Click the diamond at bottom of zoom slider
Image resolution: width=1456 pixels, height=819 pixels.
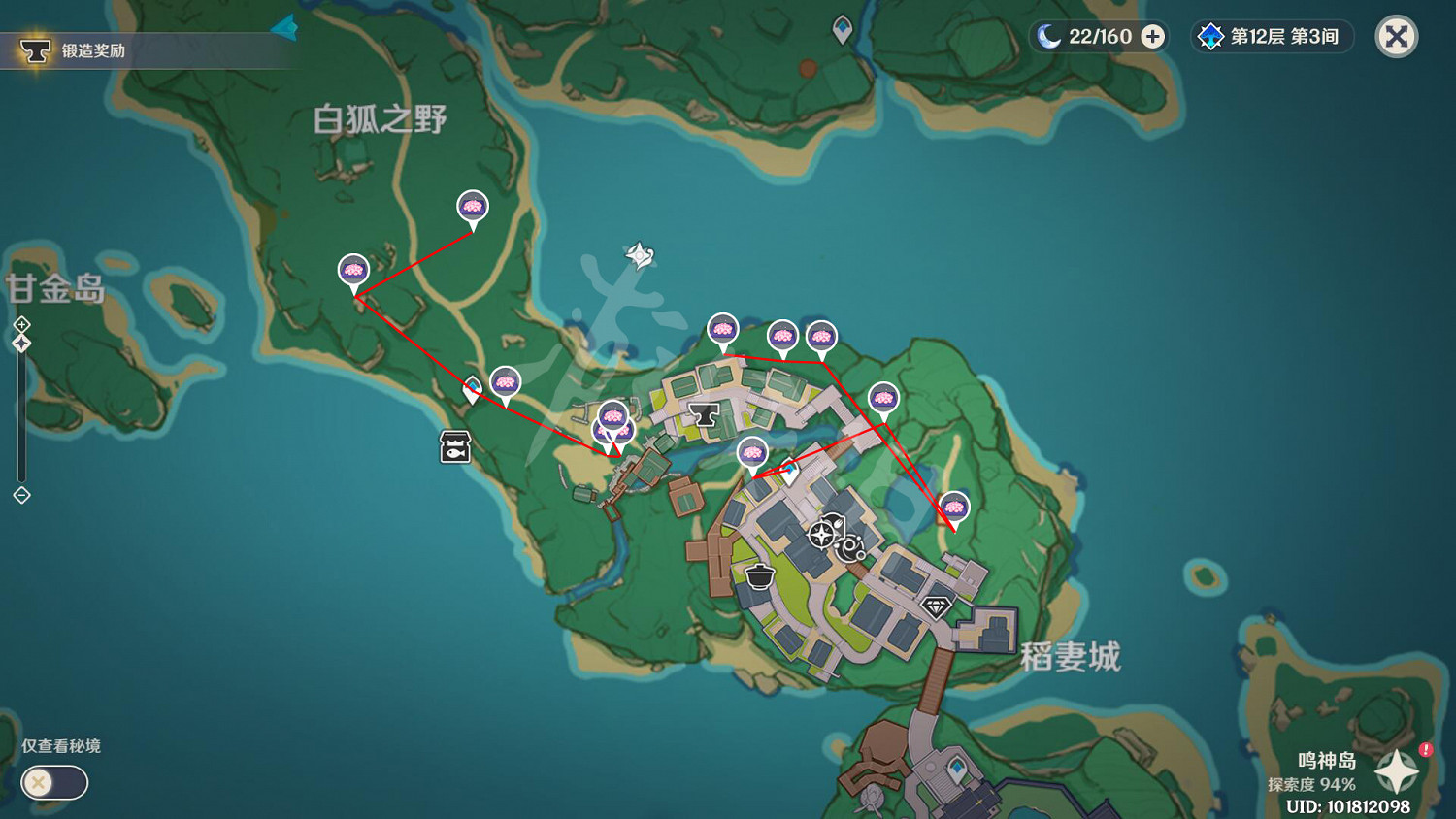tap(19, 496)
